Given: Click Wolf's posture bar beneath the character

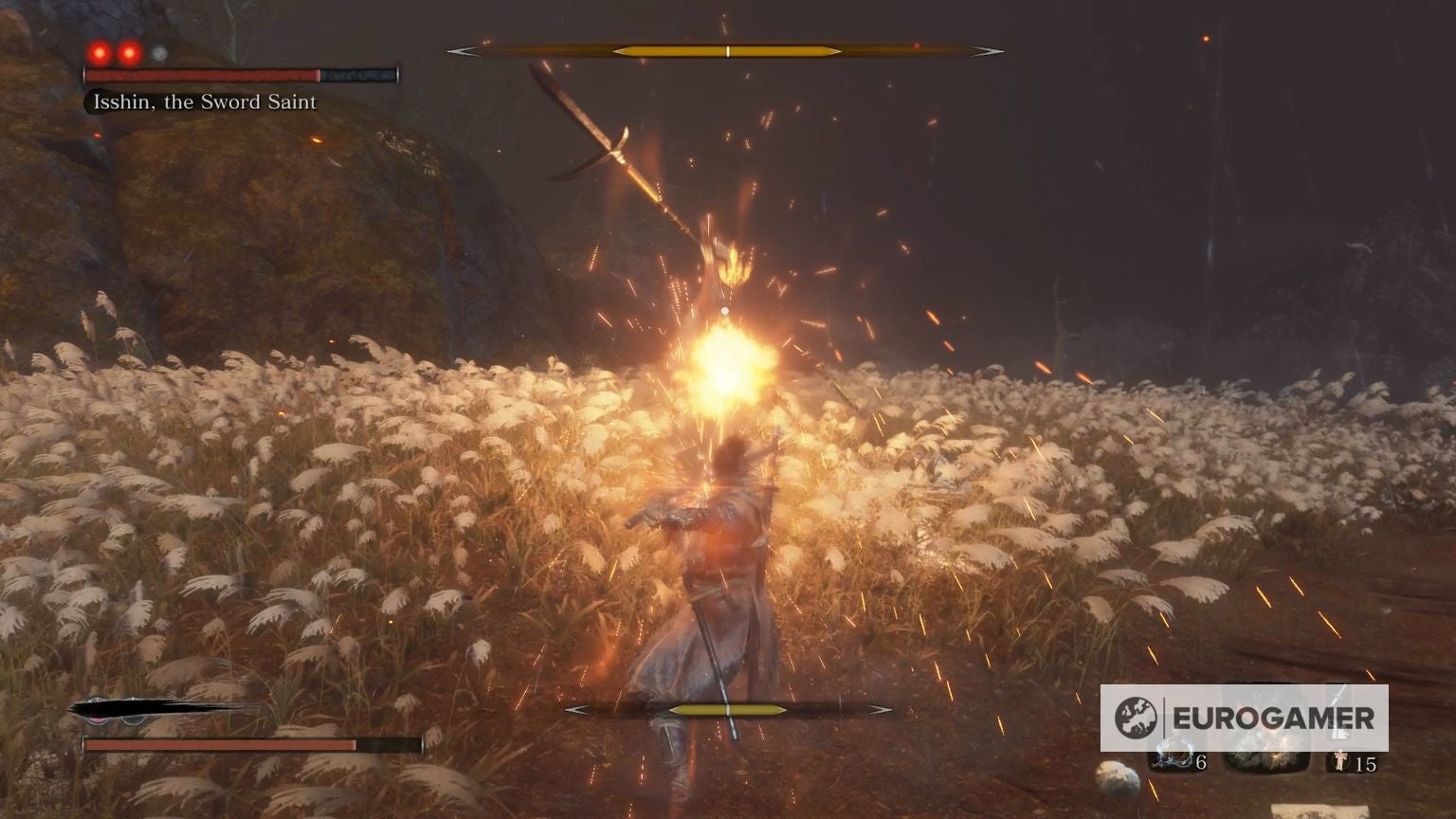Looking at the screenshot, I should 726,709.
